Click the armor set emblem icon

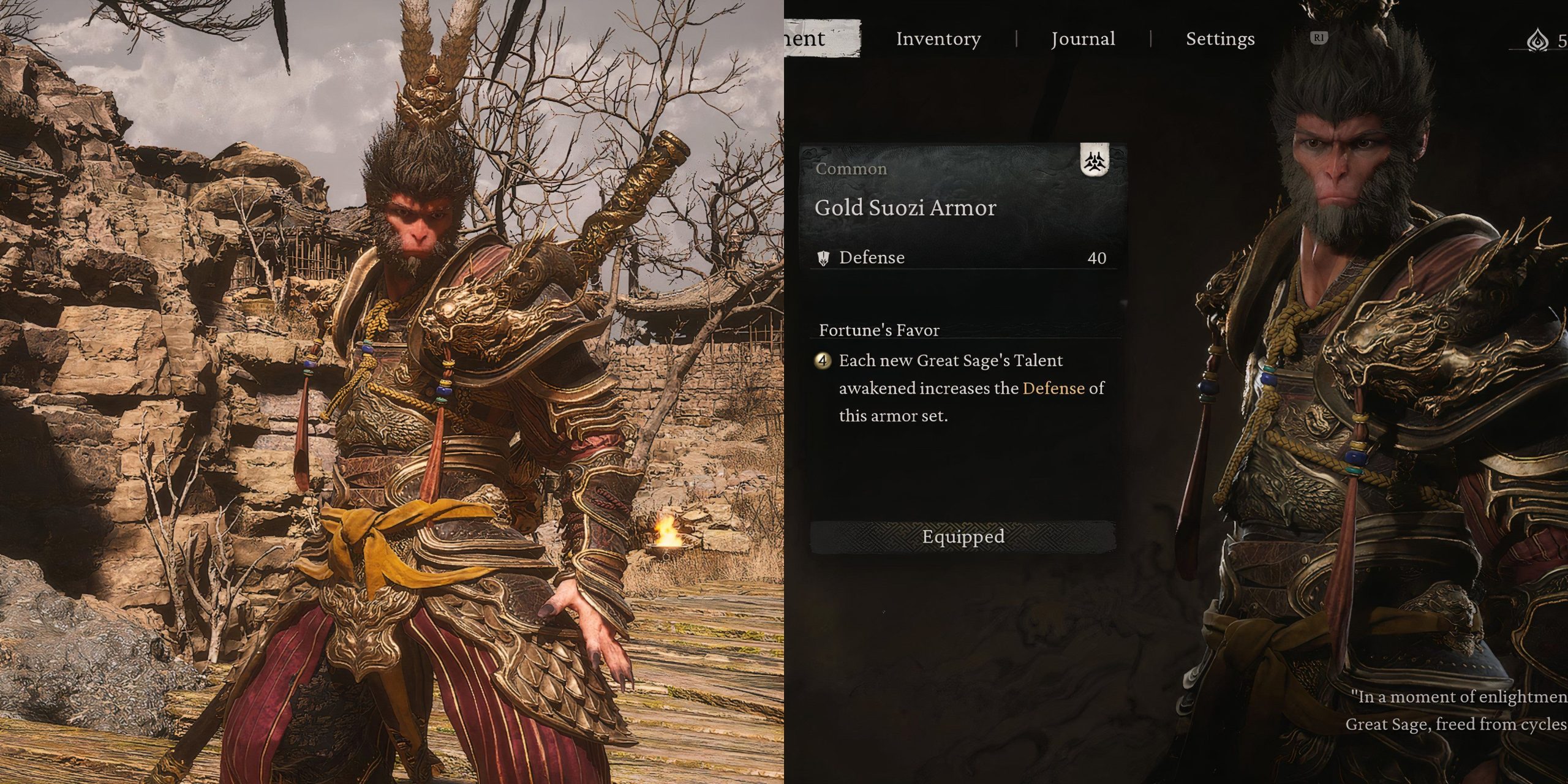(1095, 161)
